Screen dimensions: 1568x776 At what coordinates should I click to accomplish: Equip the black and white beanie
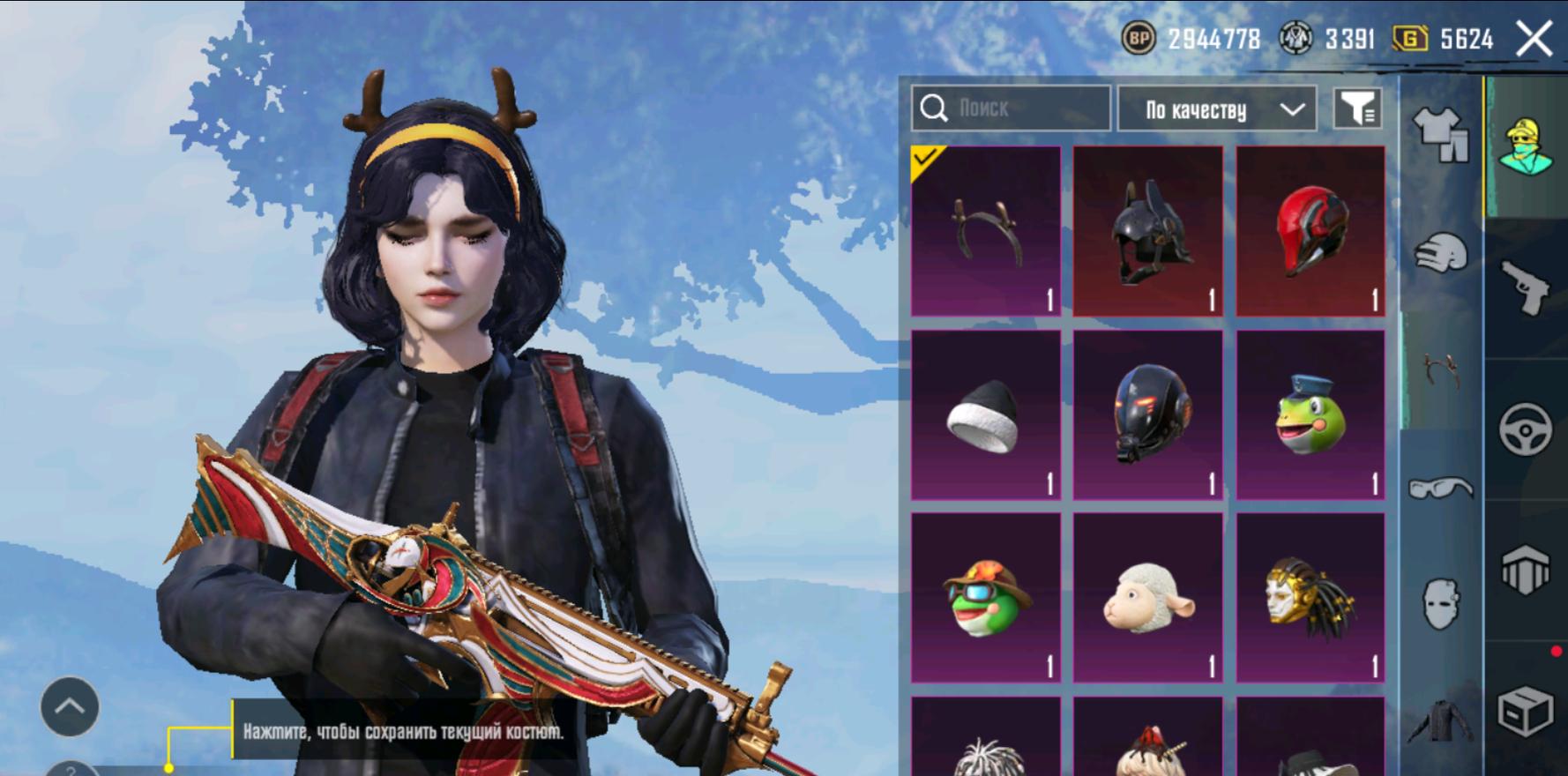pyautogui.click(x=986, y=414)
